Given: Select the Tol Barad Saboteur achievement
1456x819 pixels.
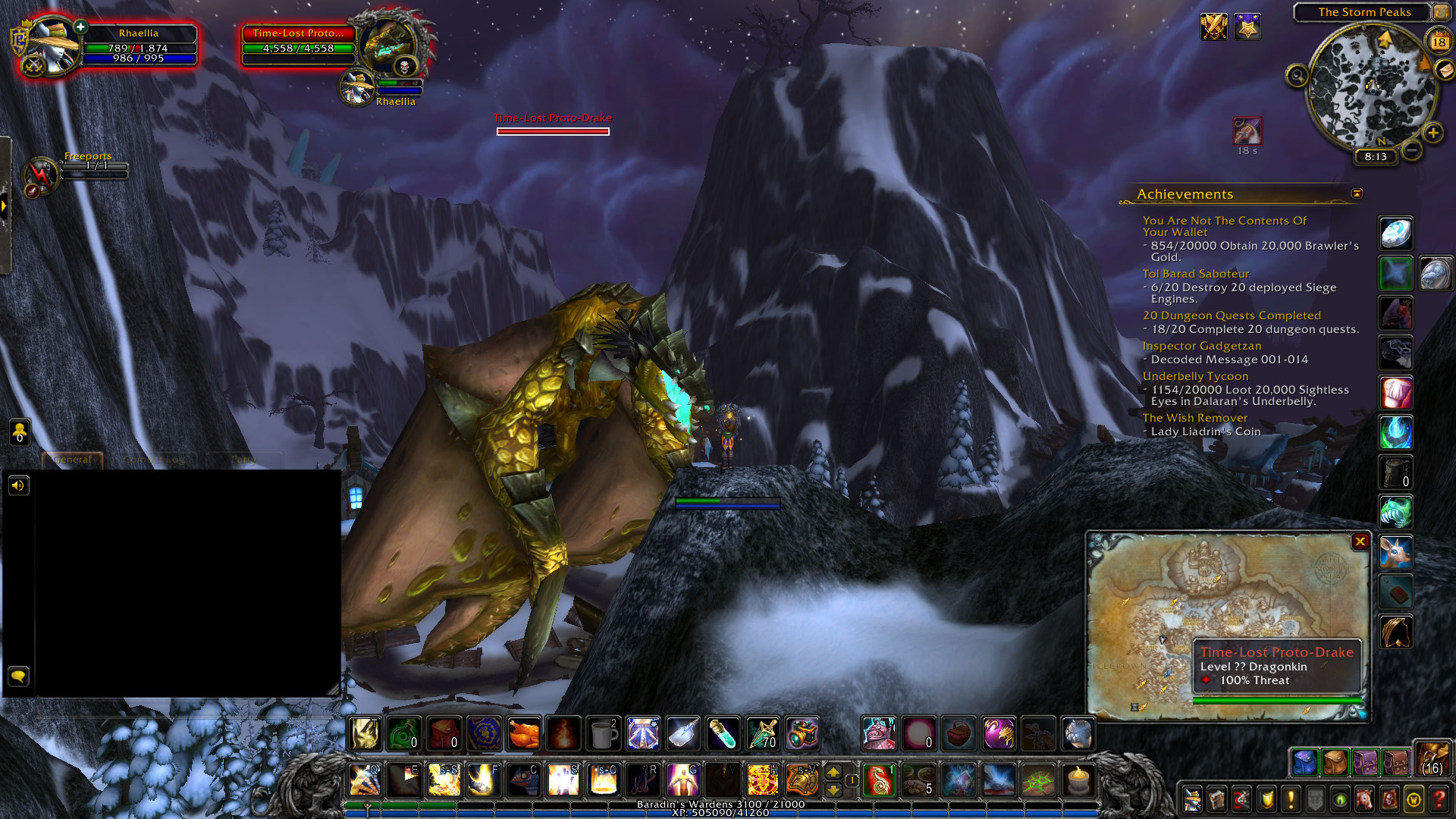Looking at the screenshot, I should click(1195, 274).
